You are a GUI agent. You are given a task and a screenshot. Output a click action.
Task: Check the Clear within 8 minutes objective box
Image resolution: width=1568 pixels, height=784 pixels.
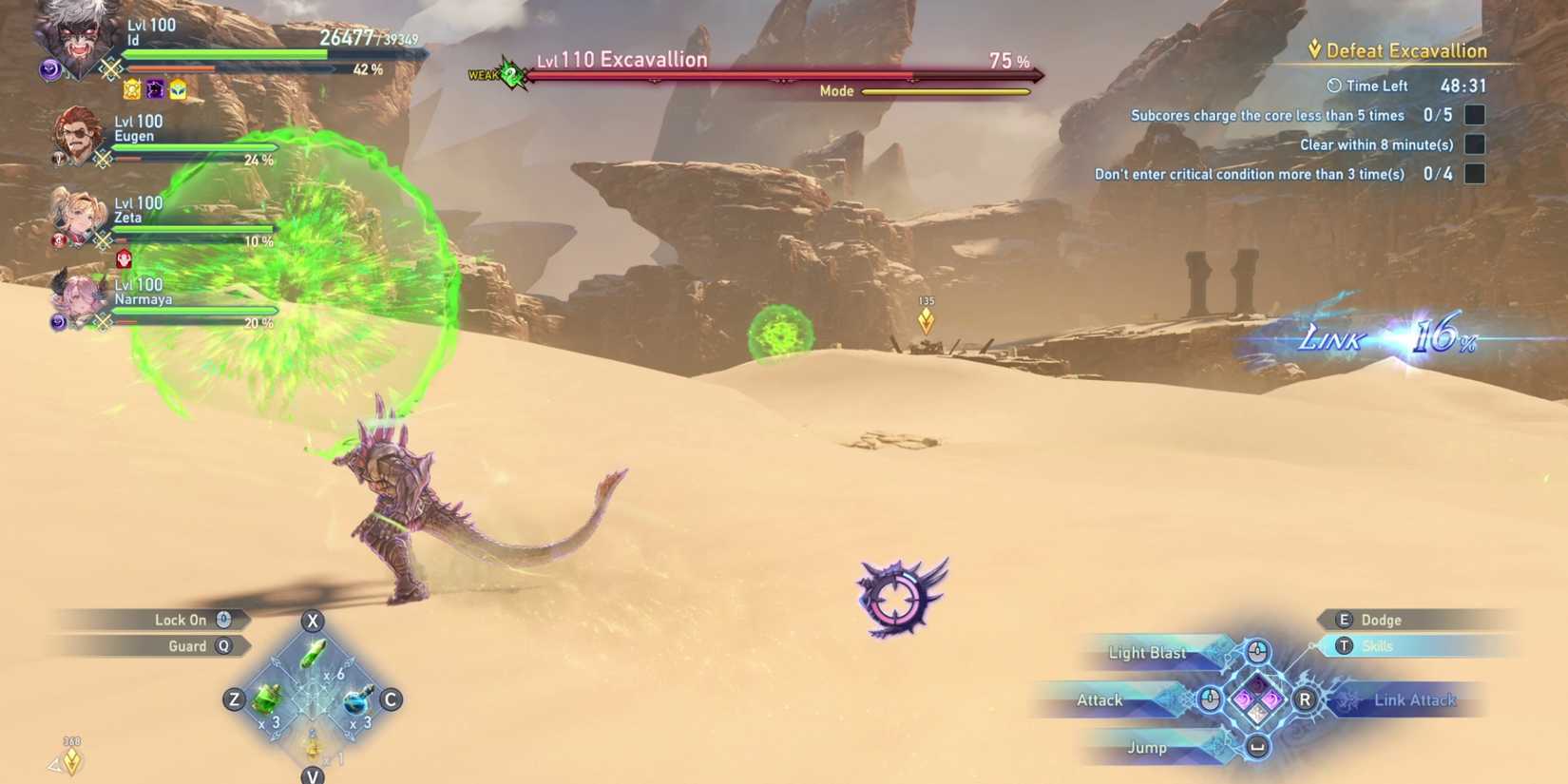pyautogui.click(x=1474, y=143)
